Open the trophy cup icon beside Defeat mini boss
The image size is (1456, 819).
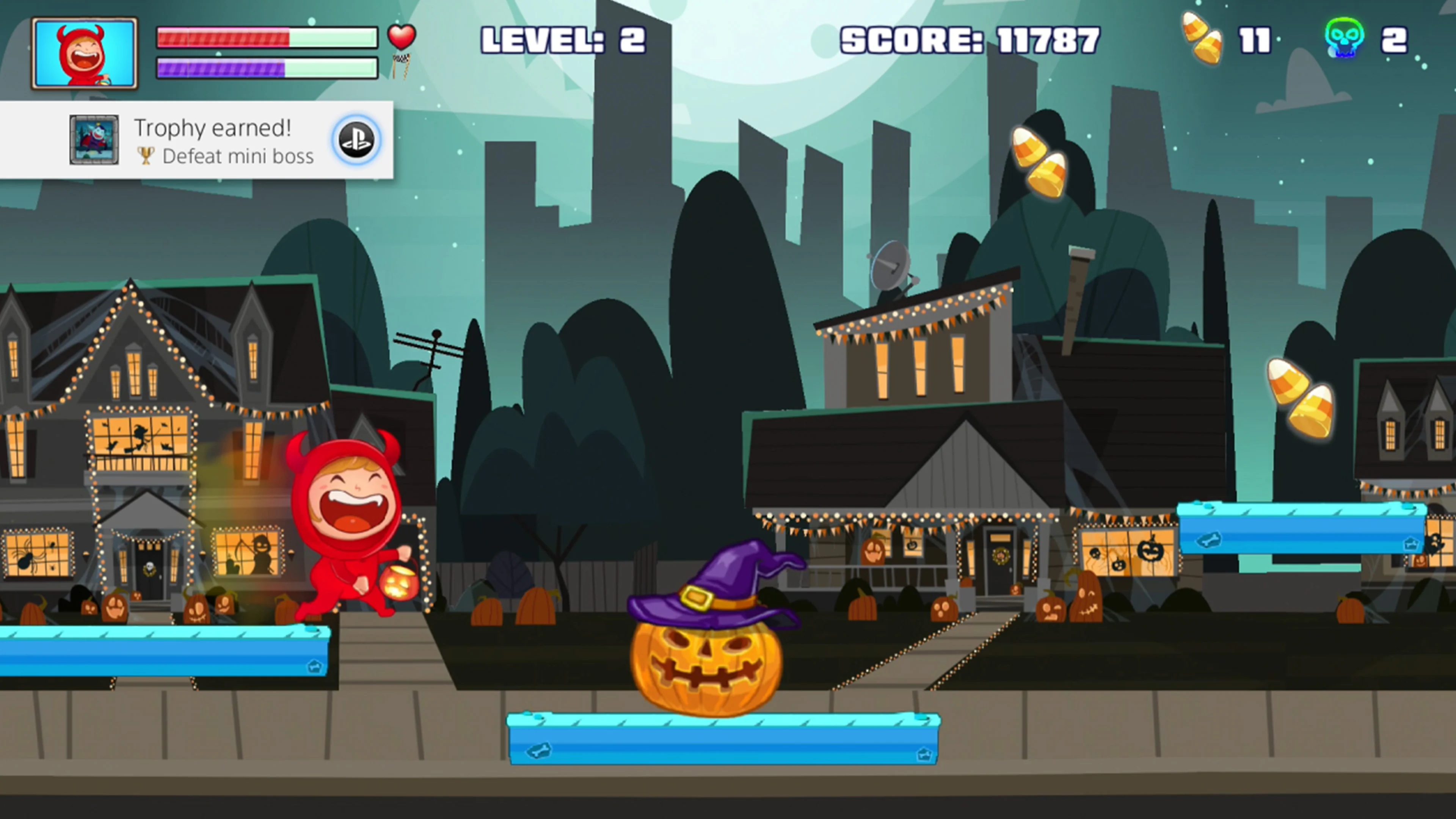146,155
